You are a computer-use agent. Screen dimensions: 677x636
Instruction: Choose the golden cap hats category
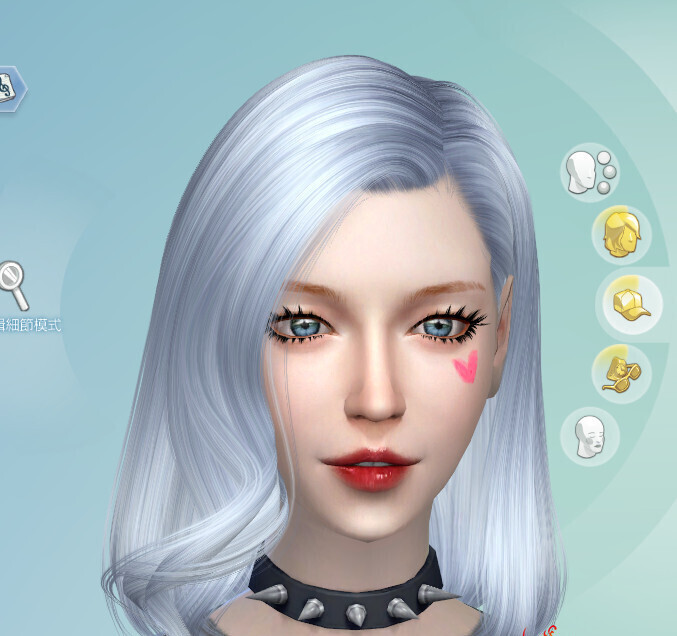click(x=628, y=302)
